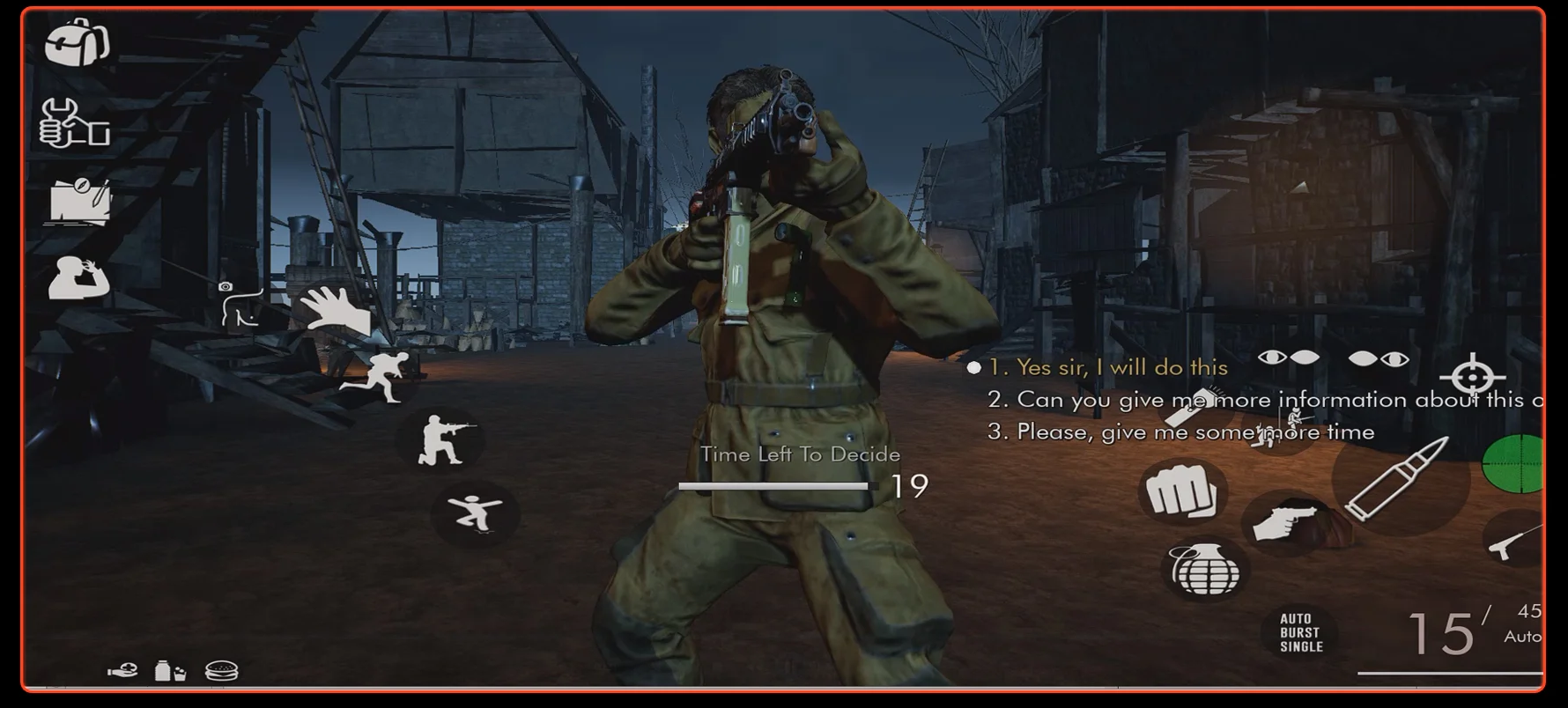Open the backpack inventory
Screen dimensions: 1568x708
coord(78,41)
